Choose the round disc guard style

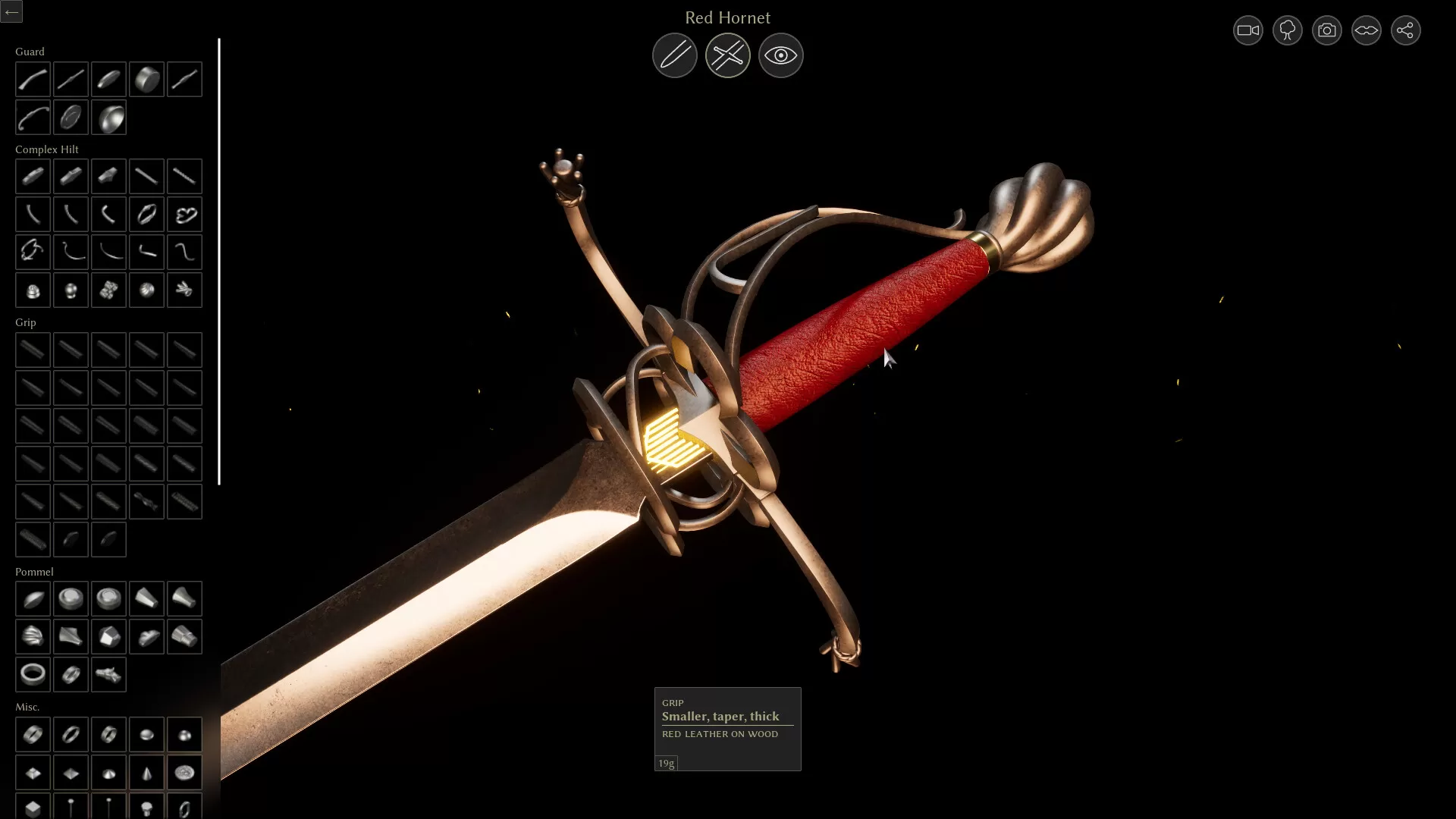pyautogui.click(x=146, y=79)
